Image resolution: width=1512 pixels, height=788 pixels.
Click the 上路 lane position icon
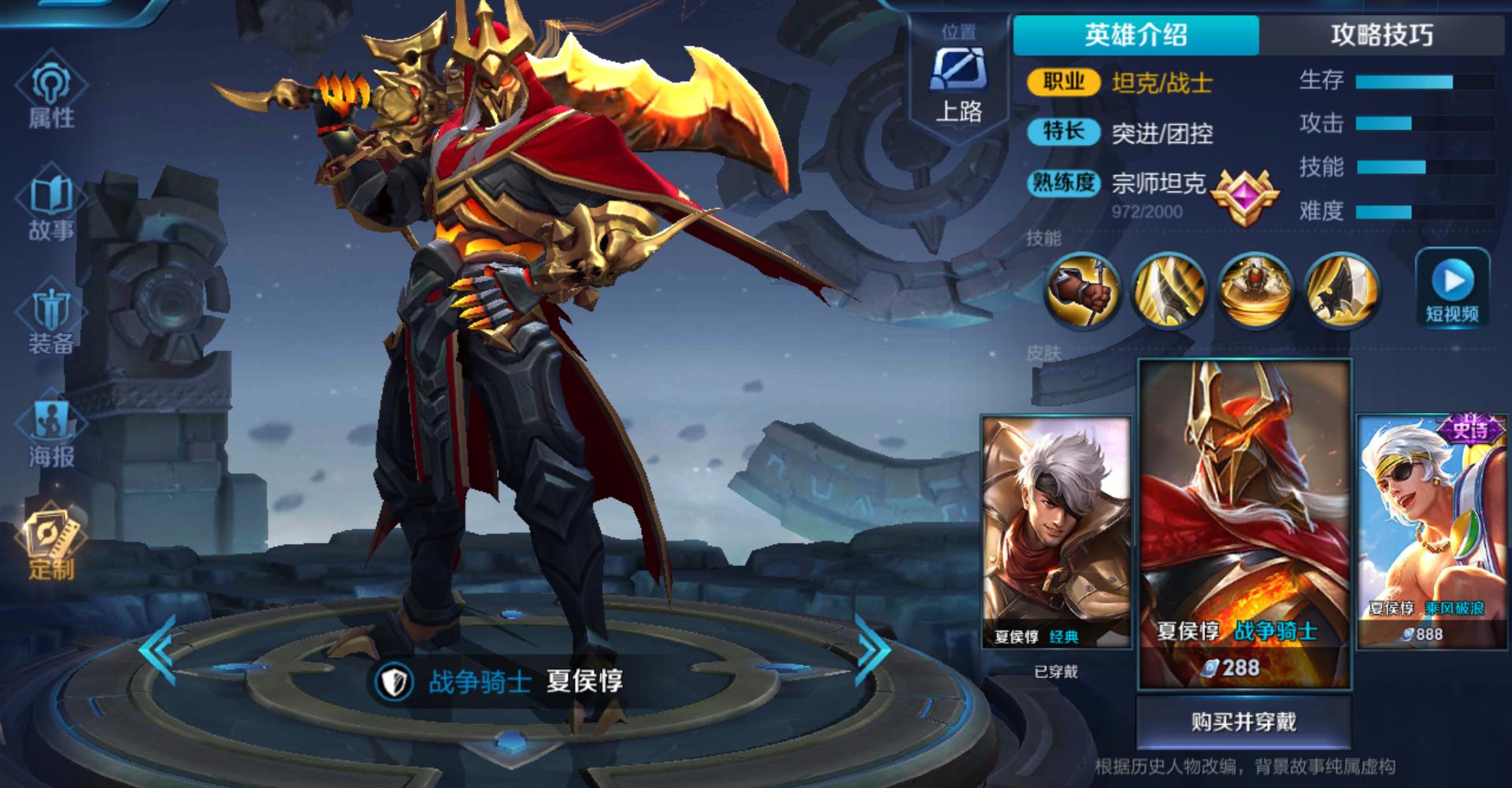957,83
